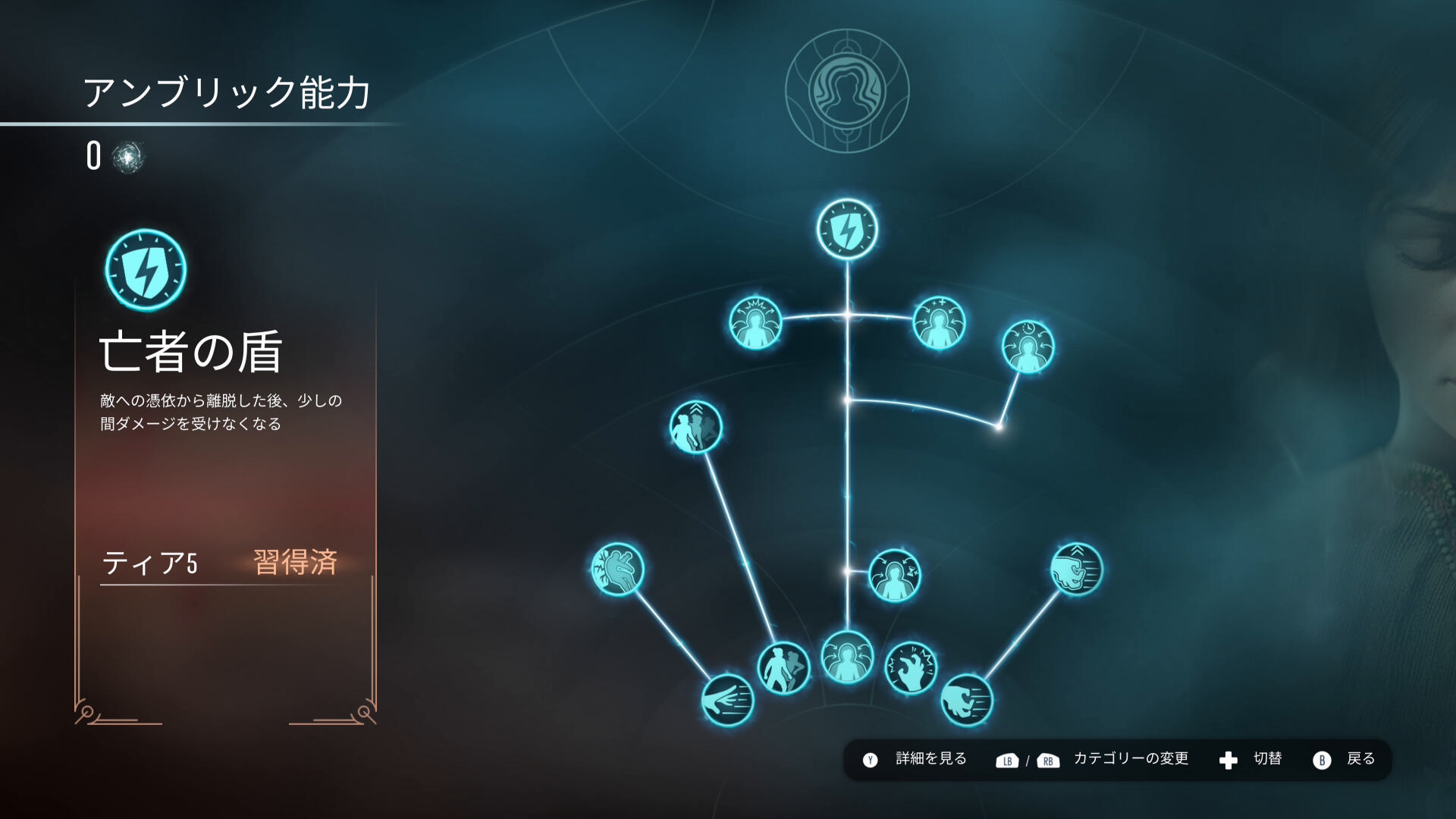The width and height of the screenshot is (1456, 819).
Task: Select the figure with plus sign node
Action: (939, 323)
